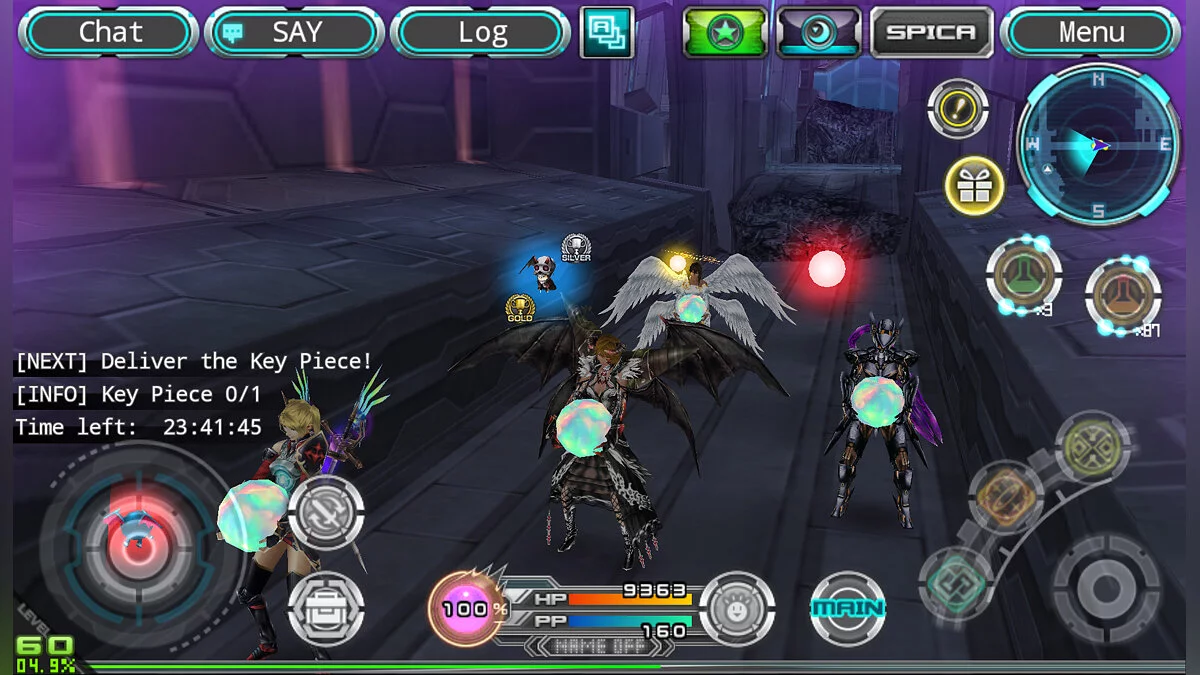Screen dimensions: 1200x675
Task: Open the compass minimap
Action: coord(1097,145)
